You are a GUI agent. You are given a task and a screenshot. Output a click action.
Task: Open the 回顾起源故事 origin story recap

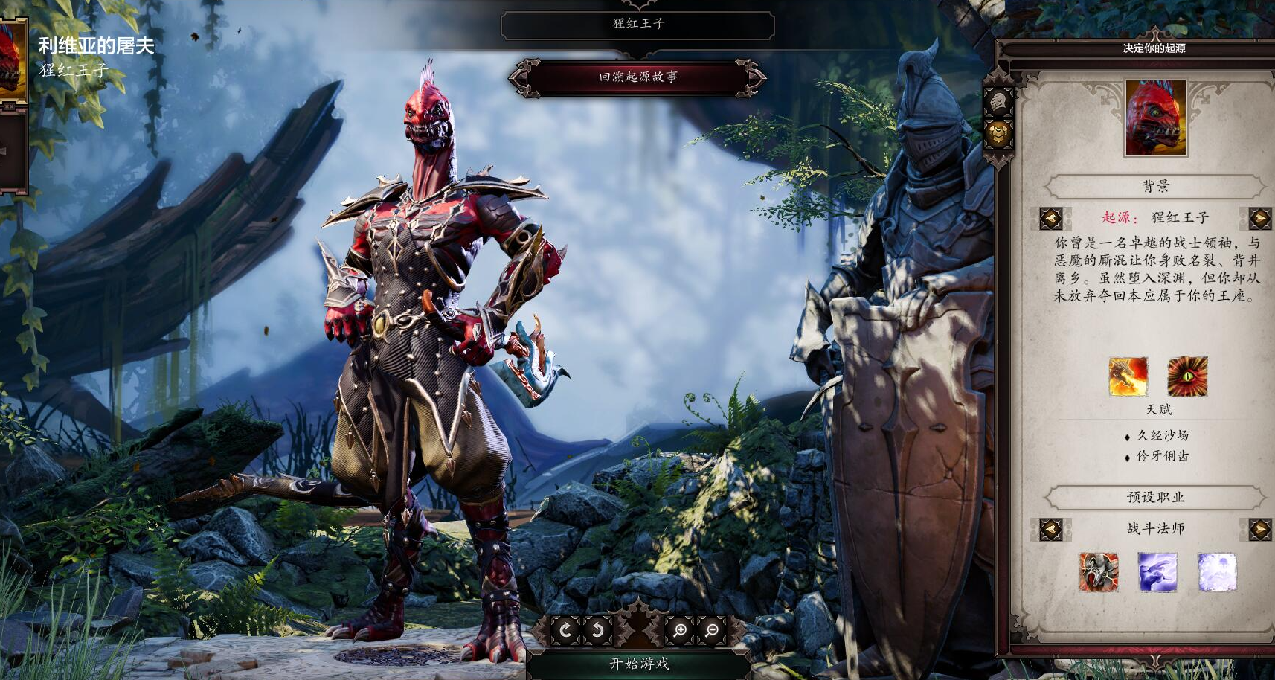[638, 77]
